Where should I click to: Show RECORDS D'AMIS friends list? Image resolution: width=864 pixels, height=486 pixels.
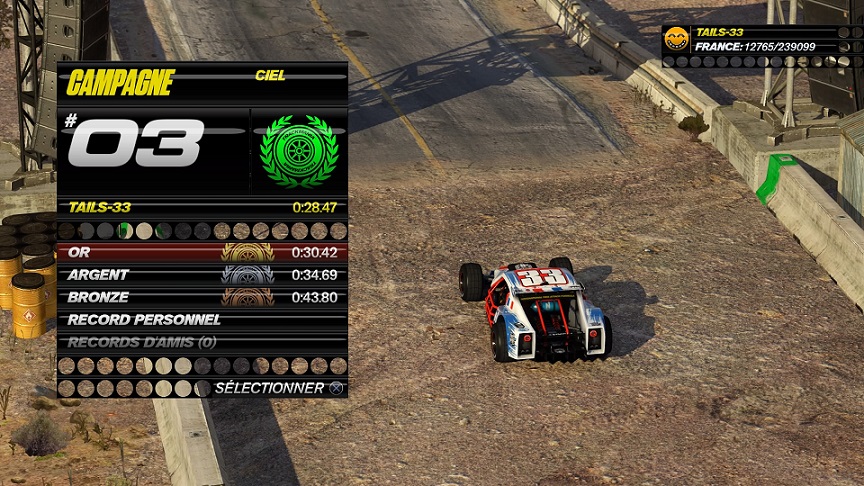202,342
